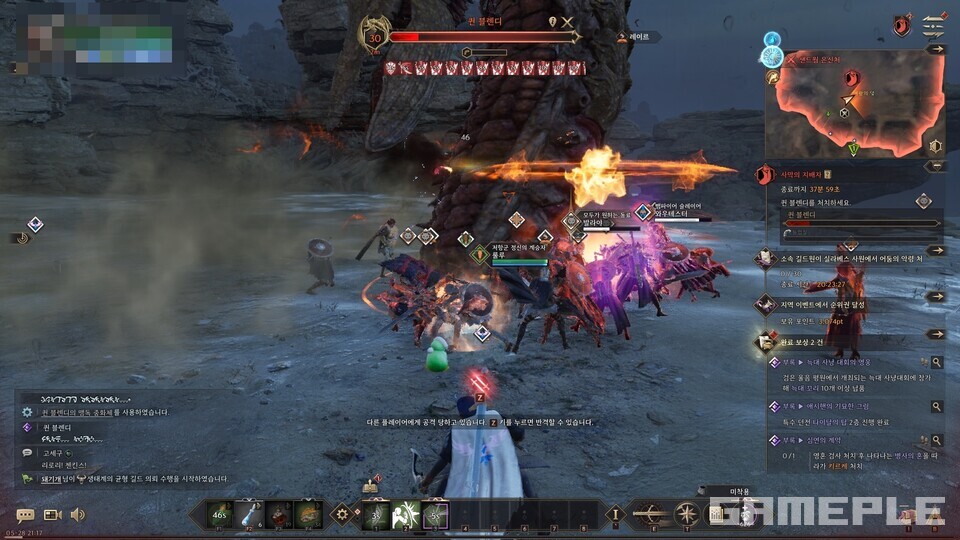
Task: Click the video camera recording icon
Action: tap(52, 515)
